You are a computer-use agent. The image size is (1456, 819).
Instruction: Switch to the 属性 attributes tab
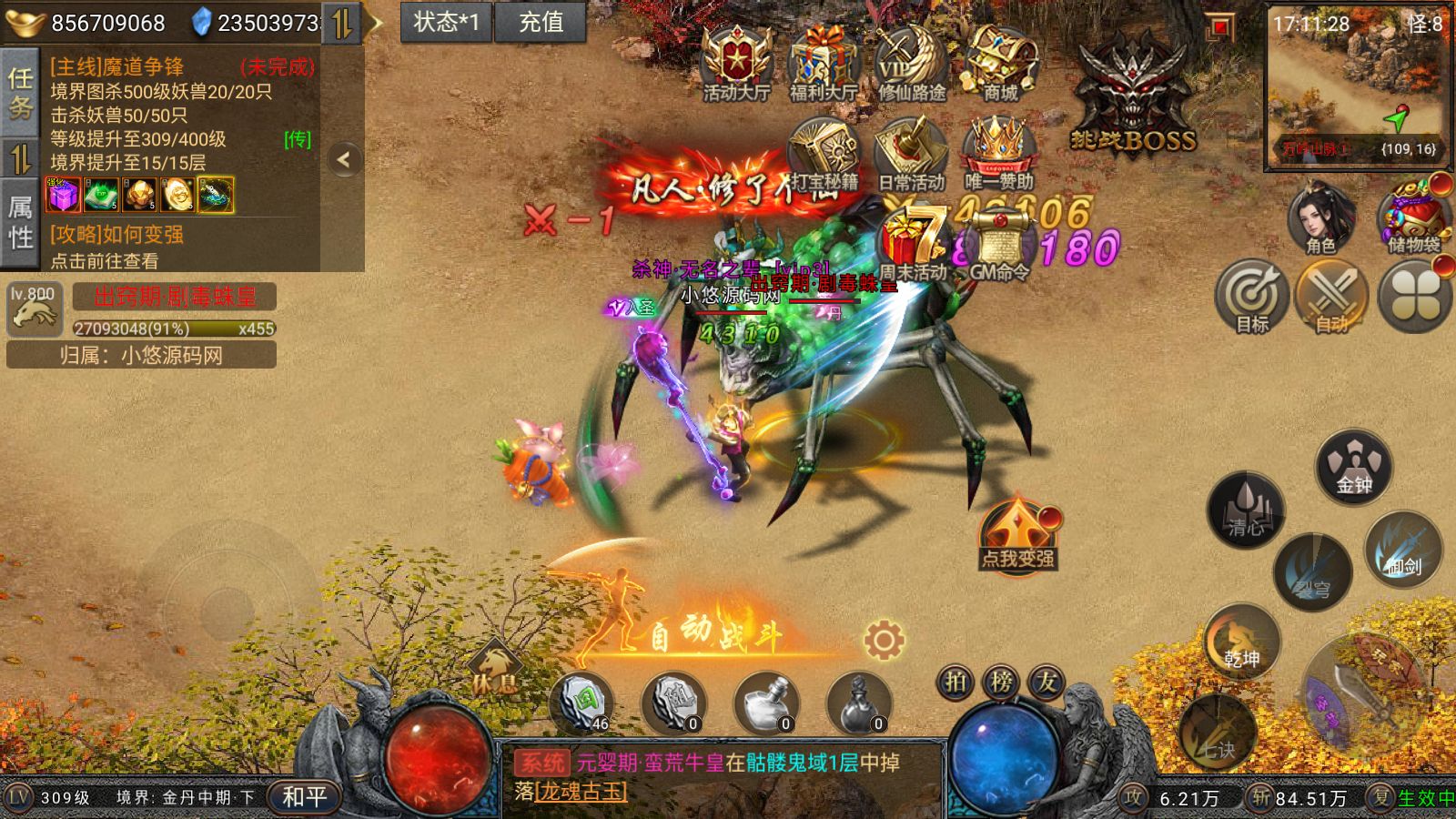pos(20,223)
